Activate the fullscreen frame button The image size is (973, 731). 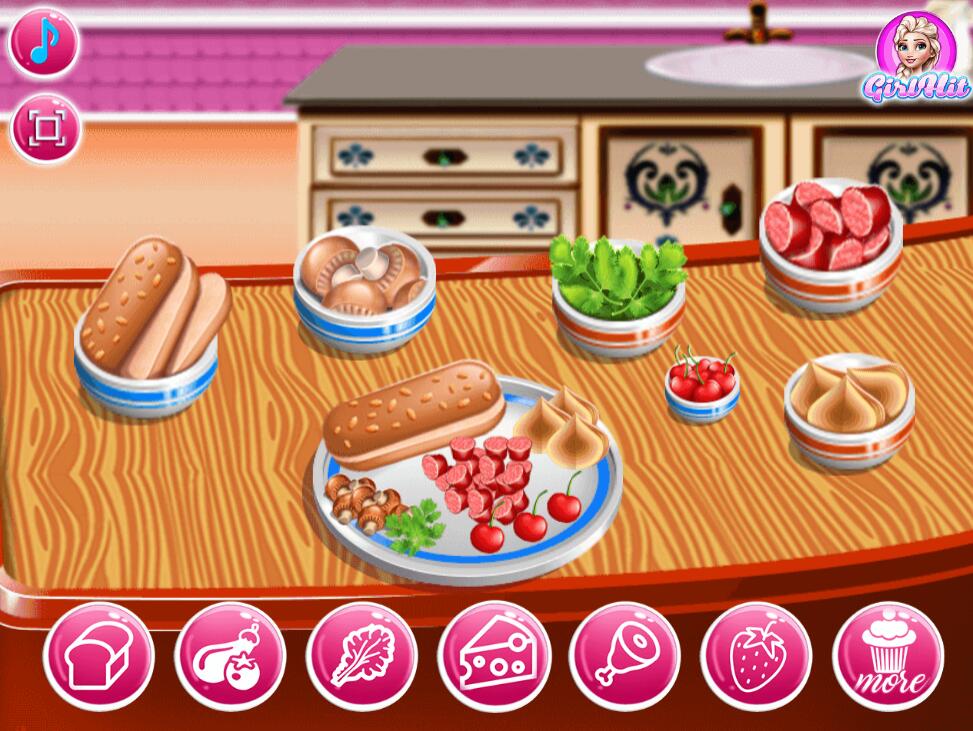(x=44, y=128)
